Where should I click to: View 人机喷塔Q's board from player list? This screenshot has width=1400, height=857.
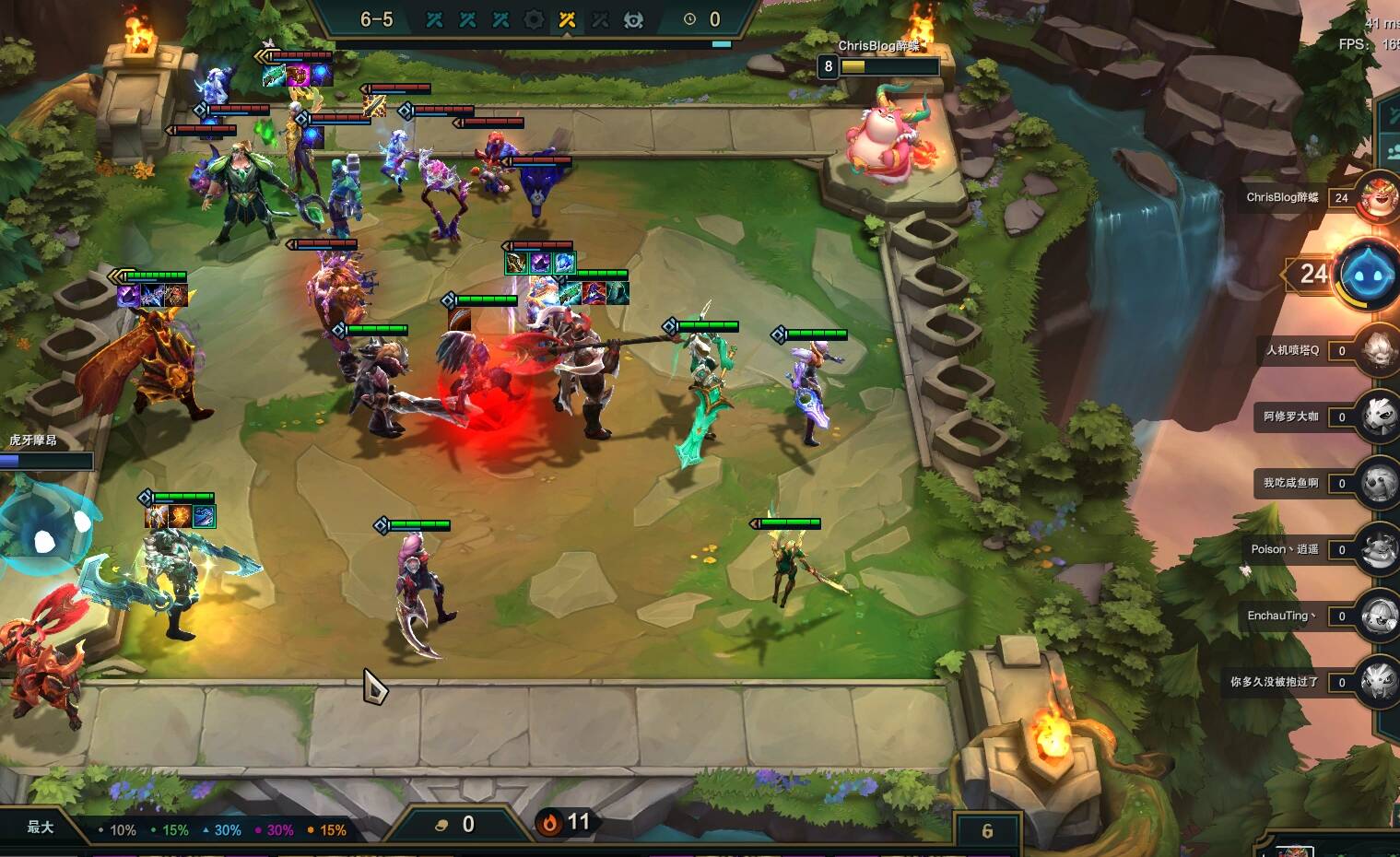tap(1292, 350)
